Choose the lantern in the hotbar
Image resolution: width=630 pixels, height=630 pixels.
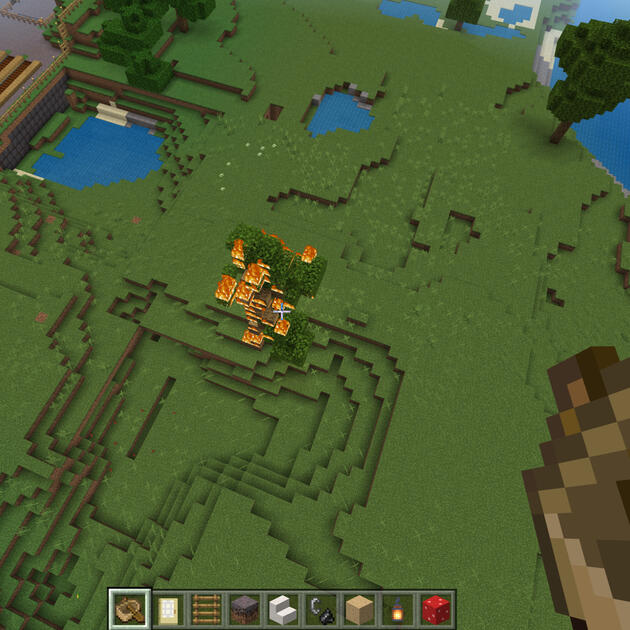396,609
